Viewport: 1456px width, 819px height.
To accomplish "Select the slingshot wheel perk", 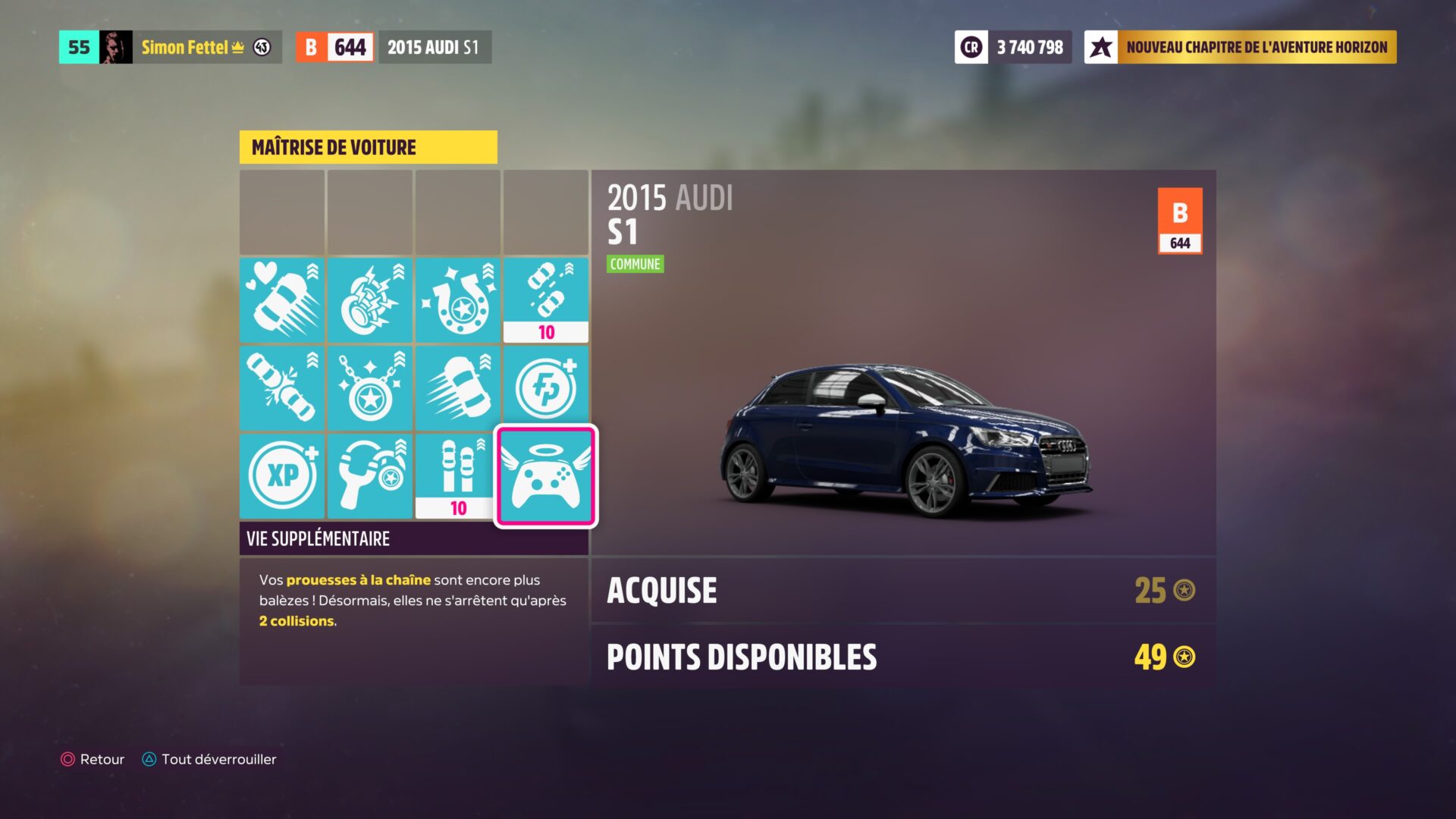I will click(370, 476).
